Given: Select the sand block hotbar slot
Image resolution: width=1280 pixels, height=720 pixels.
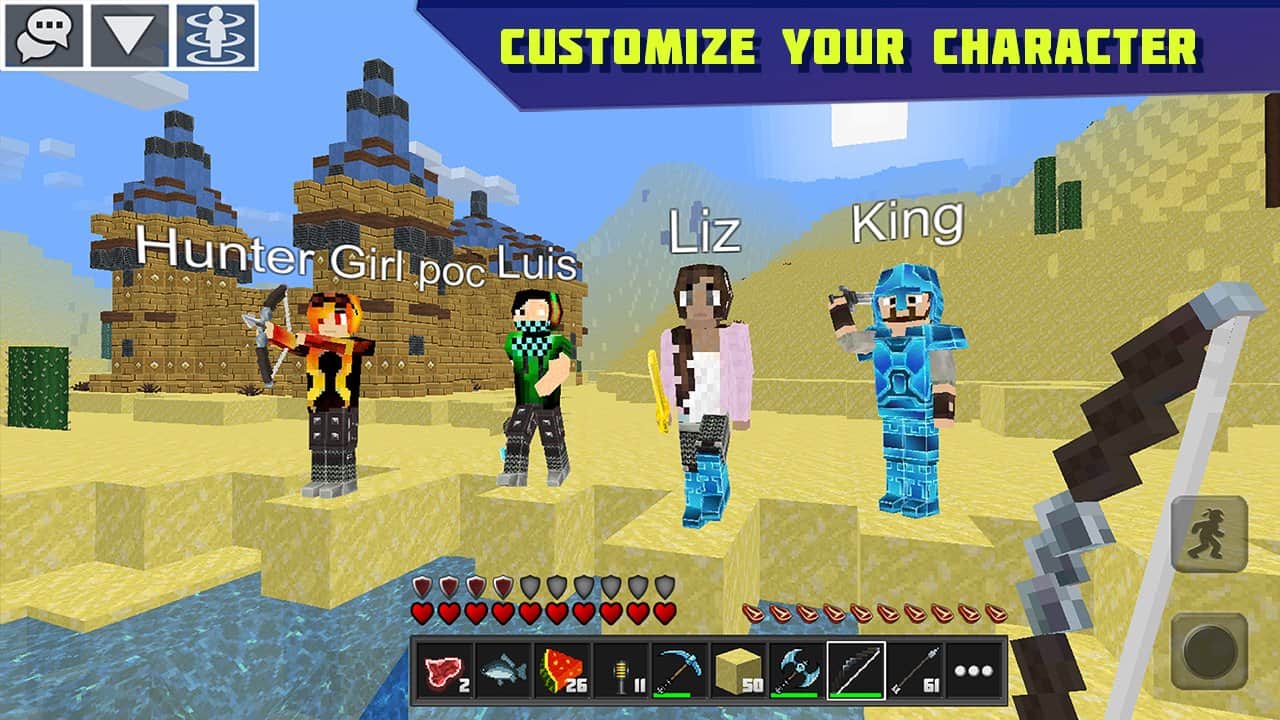Looking at the screenshot, I should click(738, 671).
